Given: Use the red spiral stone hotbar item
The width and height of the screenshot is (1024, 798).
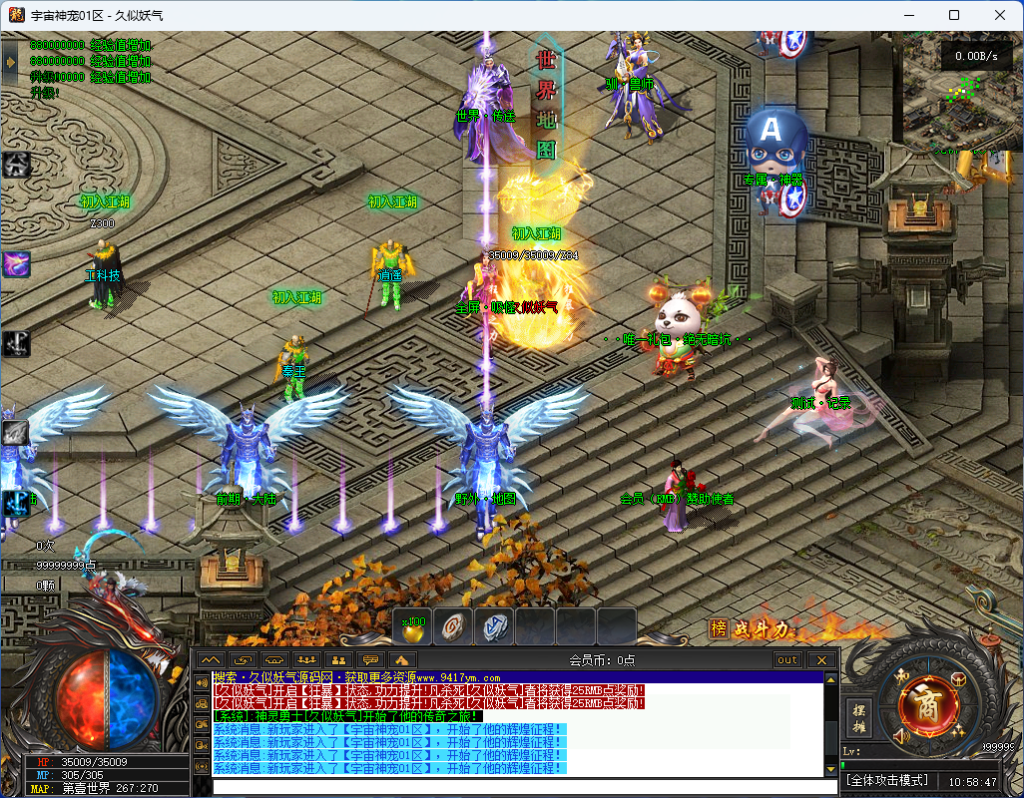Looking at the screenshot, I should (x=453, y=627).
